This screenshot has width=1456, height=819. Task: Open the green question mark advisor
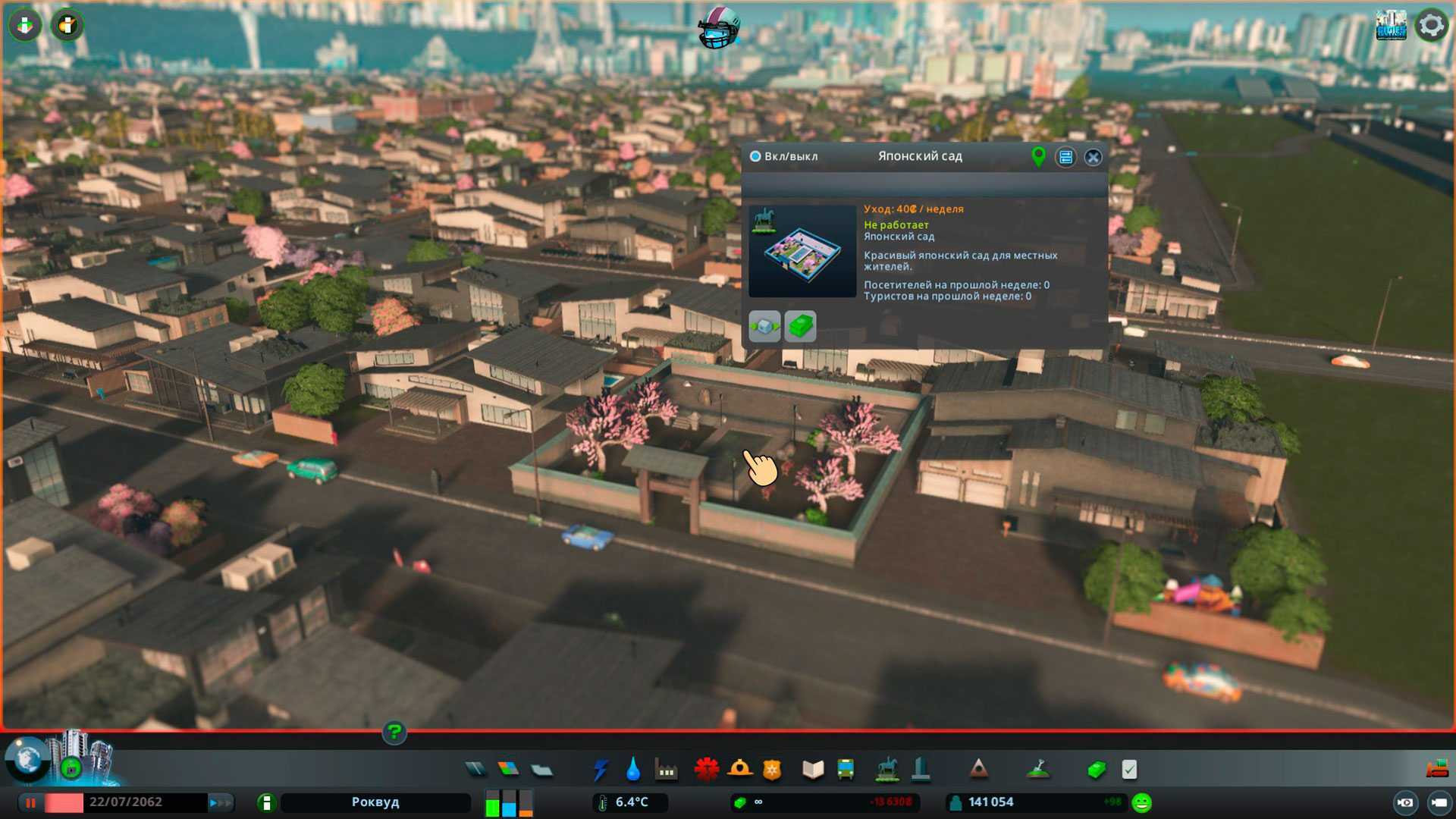[x=394, y=733]
